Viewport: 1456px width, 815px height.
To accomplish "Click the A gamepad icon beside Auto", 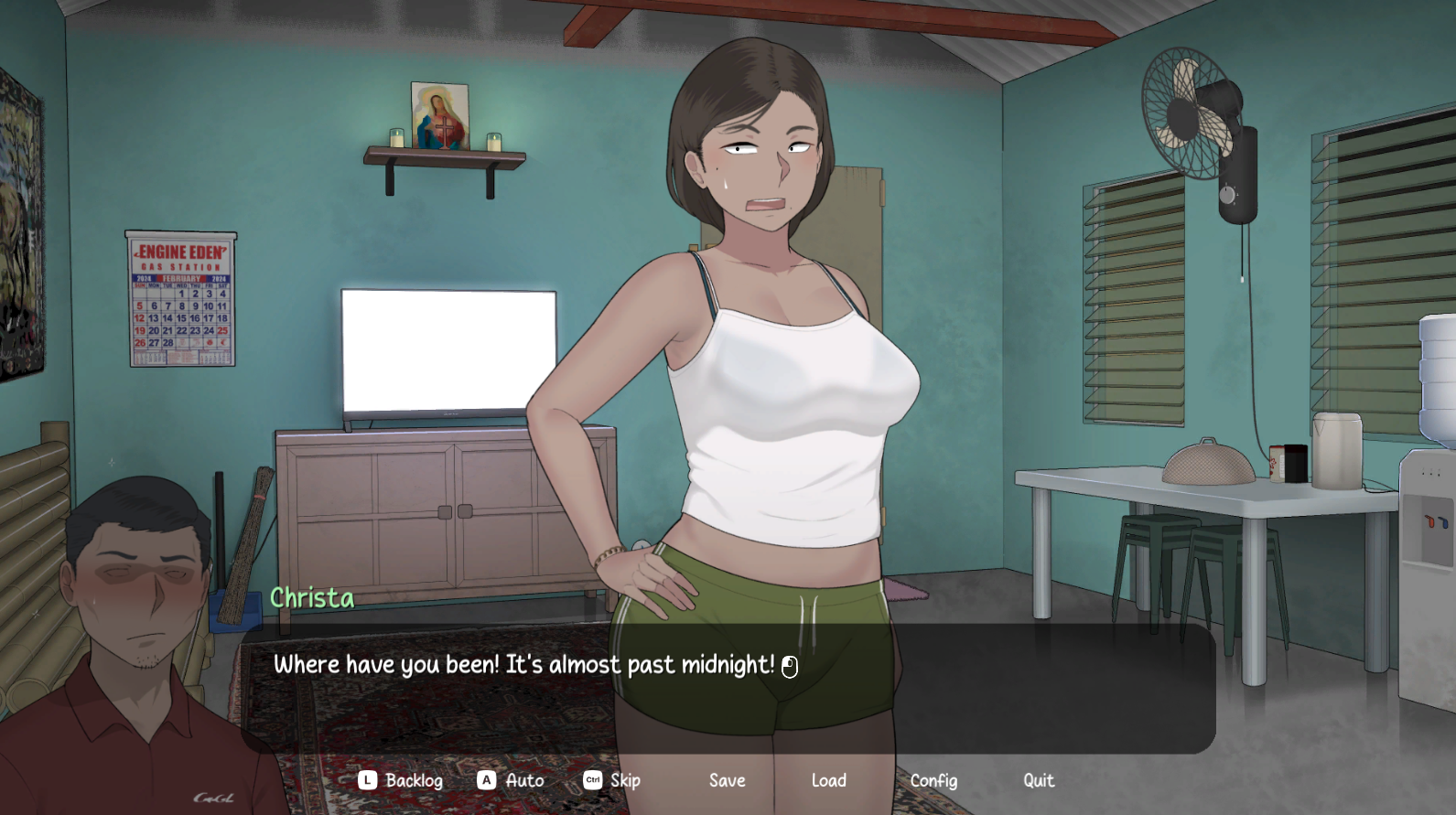I will pos(485,780).
